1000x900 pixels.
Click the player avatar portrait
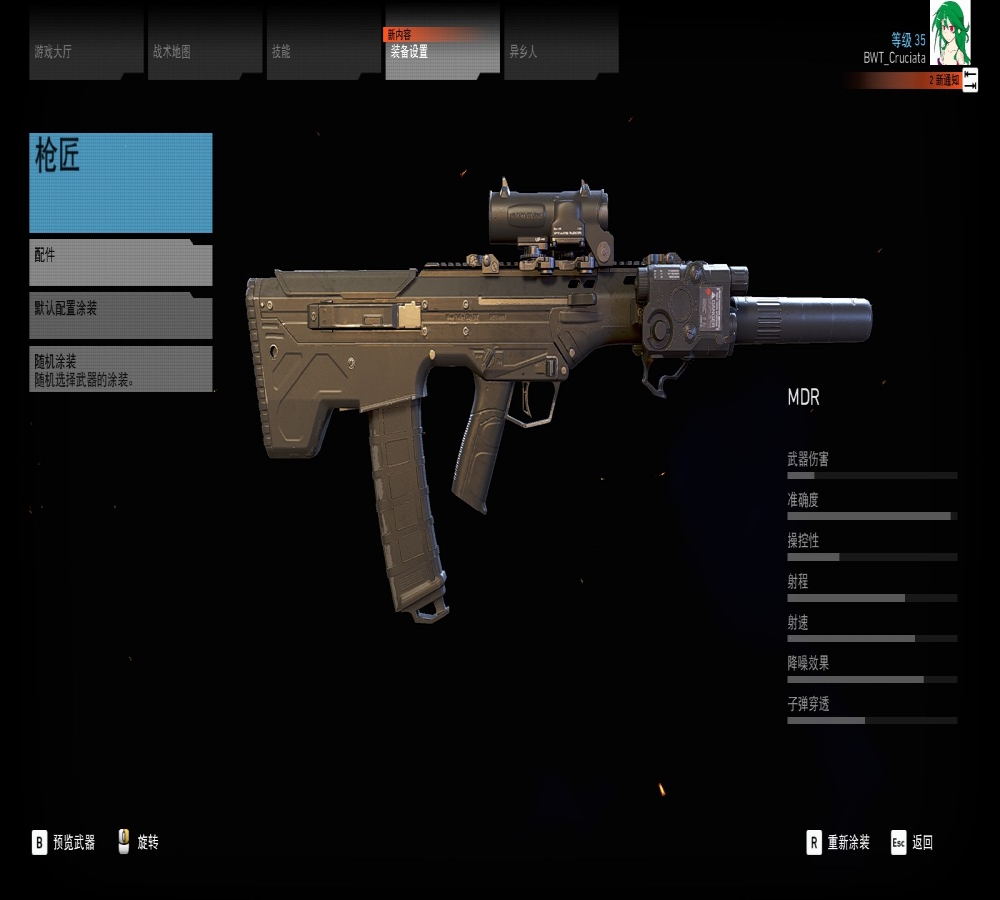pos(950,32)
